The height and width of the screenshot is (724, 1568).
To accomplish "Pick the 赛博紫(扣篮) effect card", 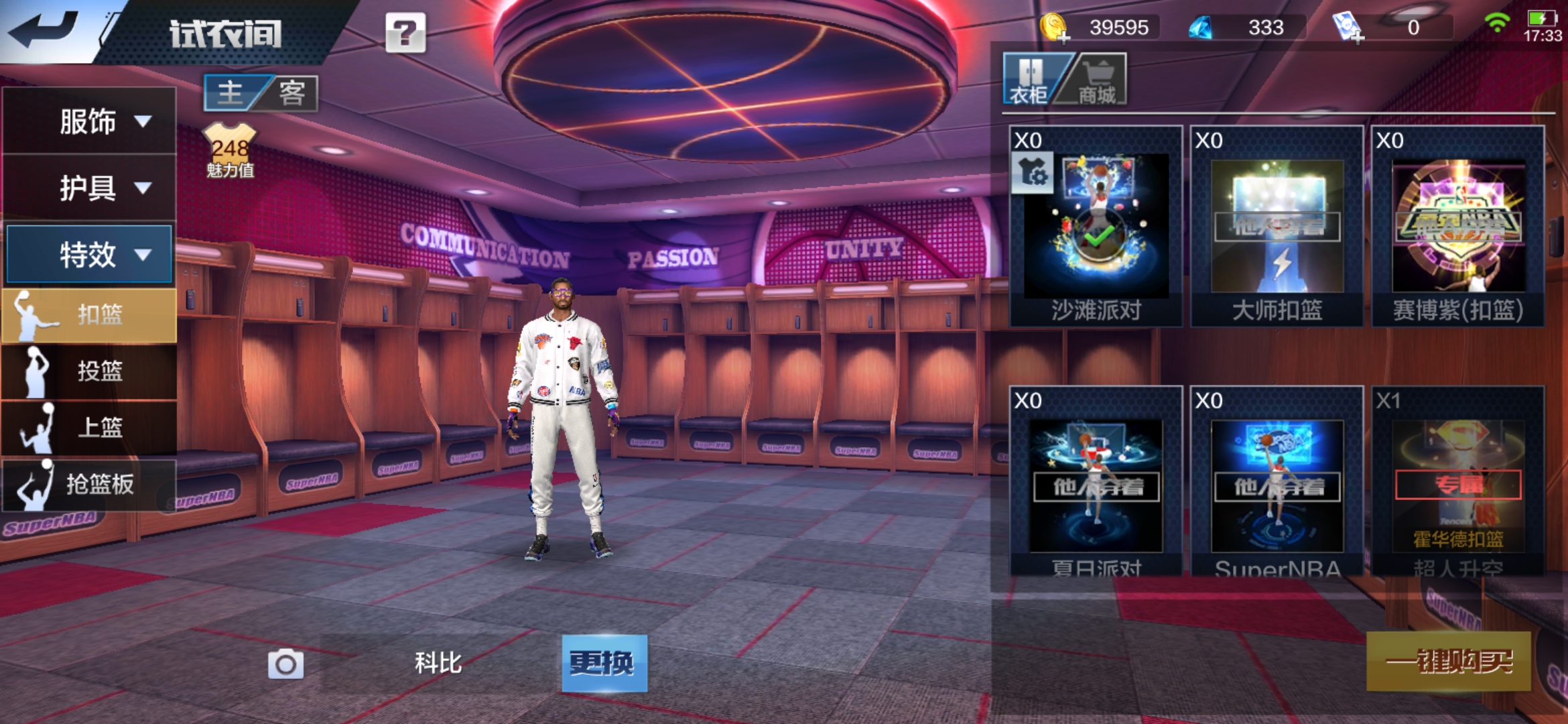I will pyautogui.click(x=1458, y=227).
